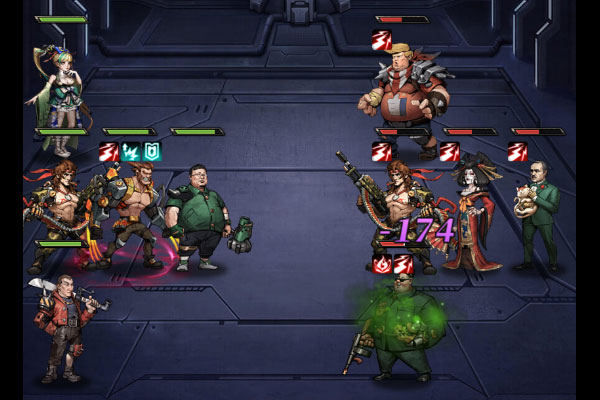
Task: Select the teal shield buff icon
Action: (151, 151)
